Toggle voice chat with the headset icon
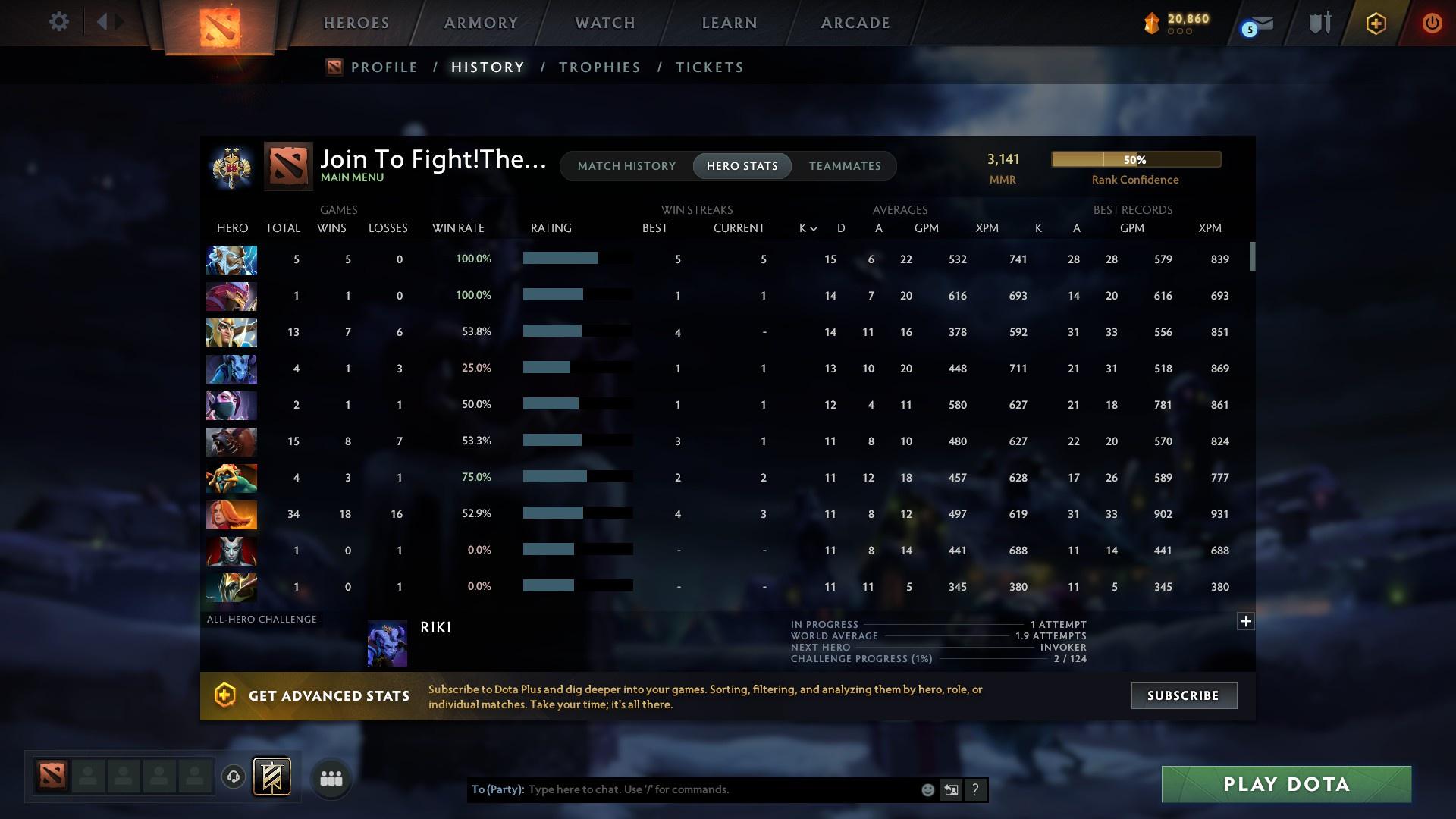Screen dimensions: 1456x819 tap(234, 777)
